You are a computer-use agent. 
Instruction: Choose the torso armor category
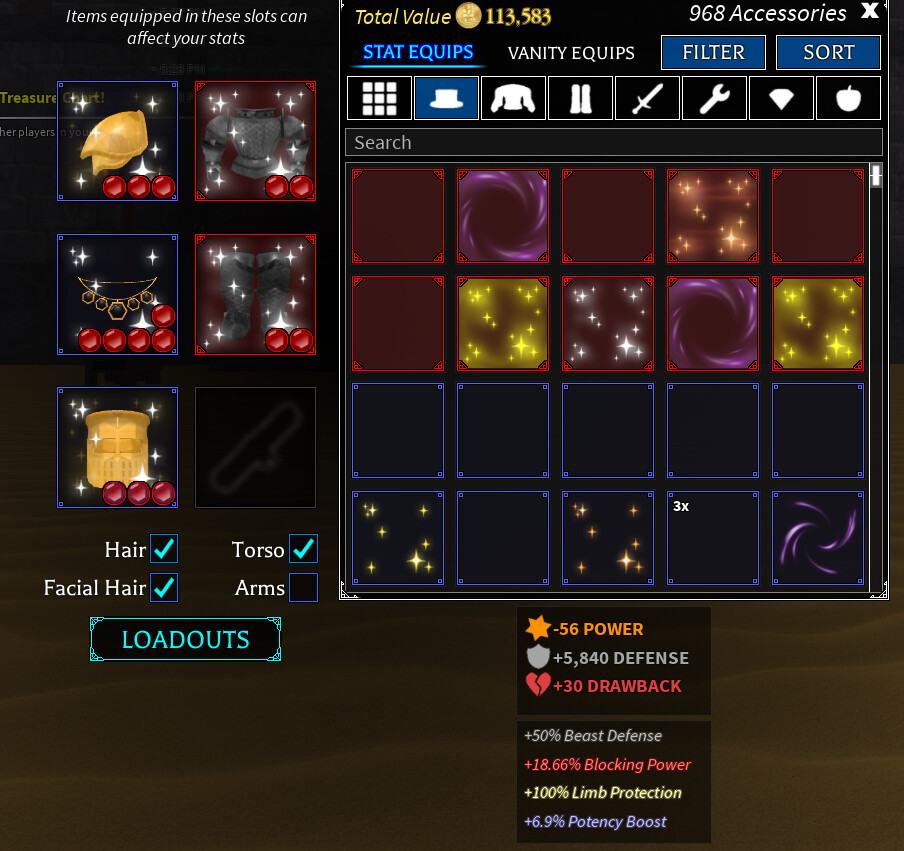click(513, 98)
